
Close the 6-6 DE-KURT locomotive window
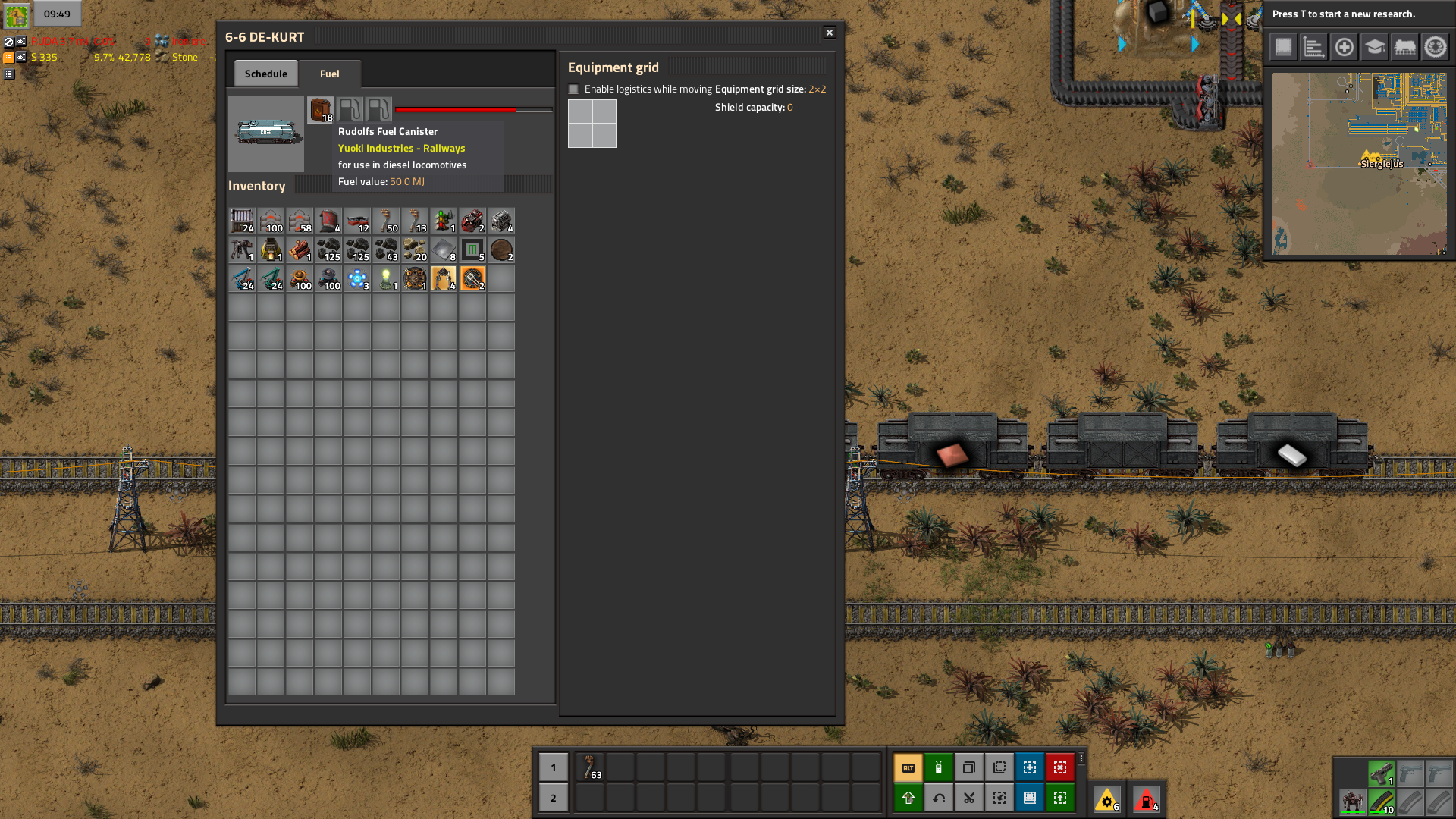click(x=830, y=33)
